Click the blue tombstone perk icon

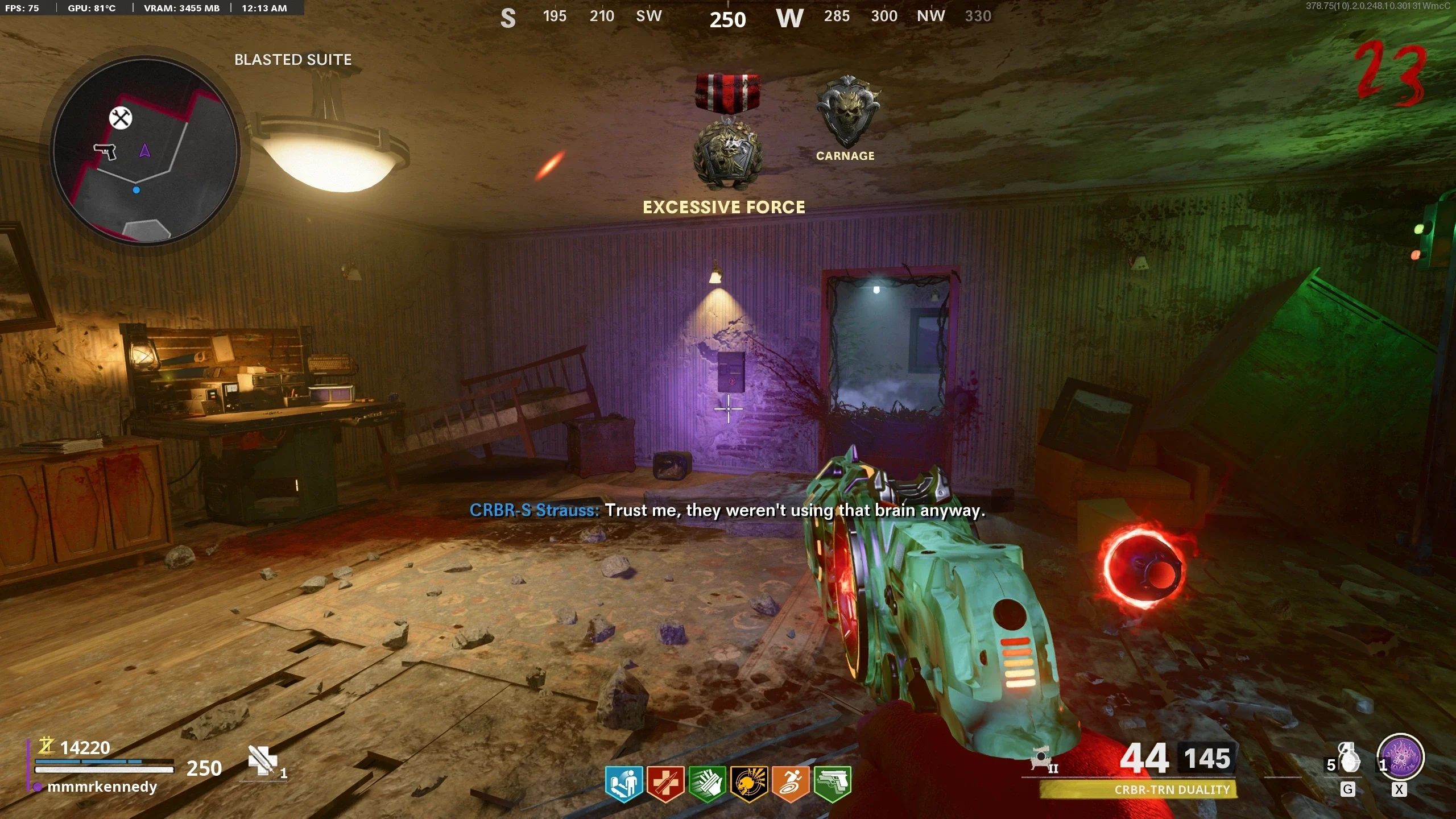[x=624, y=783]
